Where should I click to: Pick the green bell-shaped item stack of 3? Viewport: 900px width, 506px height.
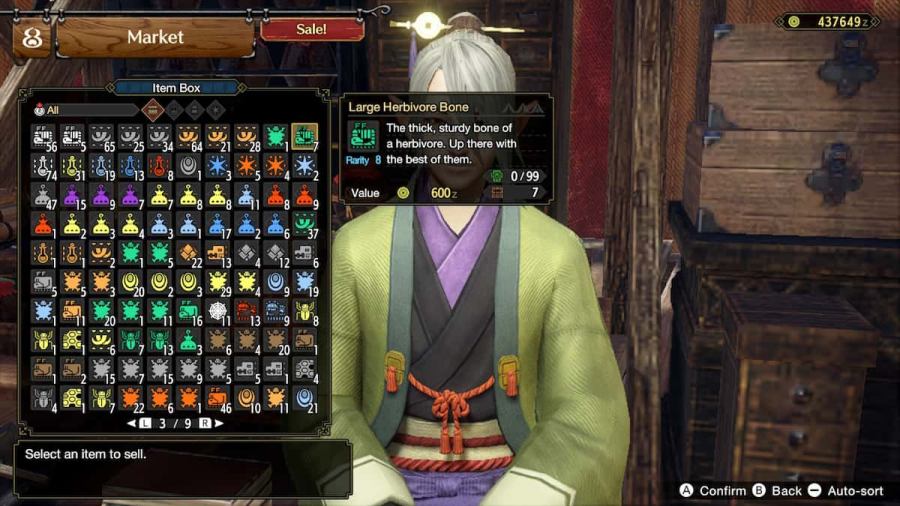point(188,340)
